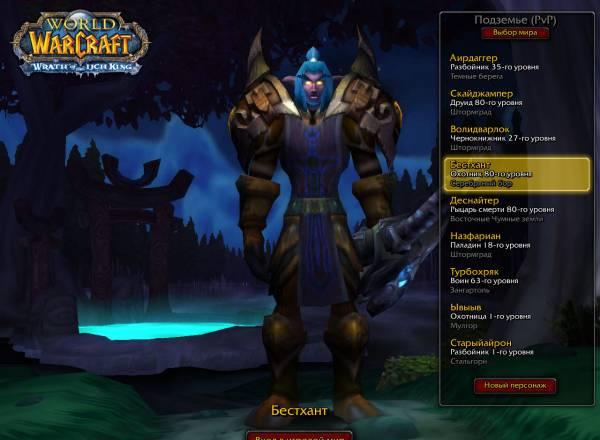Click the Выбор мира realm button
The image size is (600, 440).
click(515, 32)
